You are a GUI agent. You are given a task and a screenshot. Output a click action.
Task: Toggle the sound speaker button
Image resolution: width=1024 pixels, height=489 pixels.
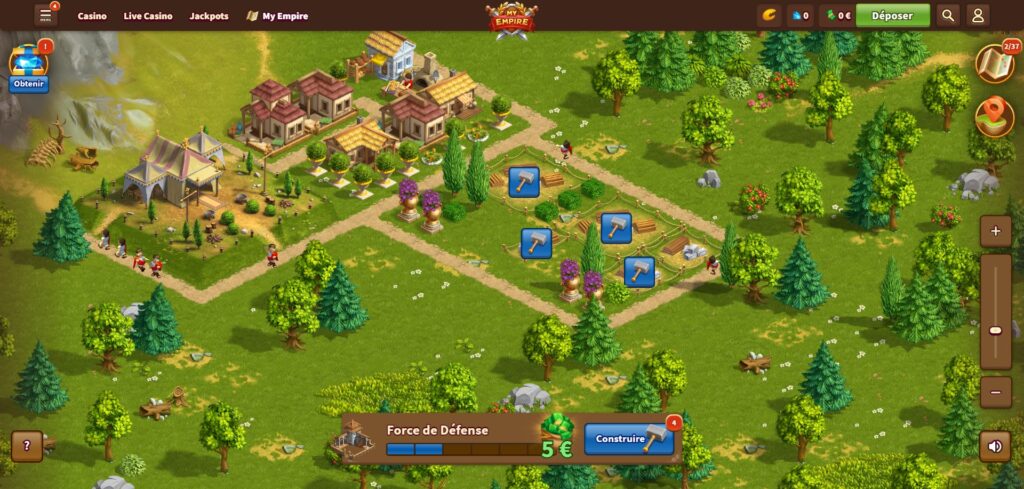(x=995, y=445)
